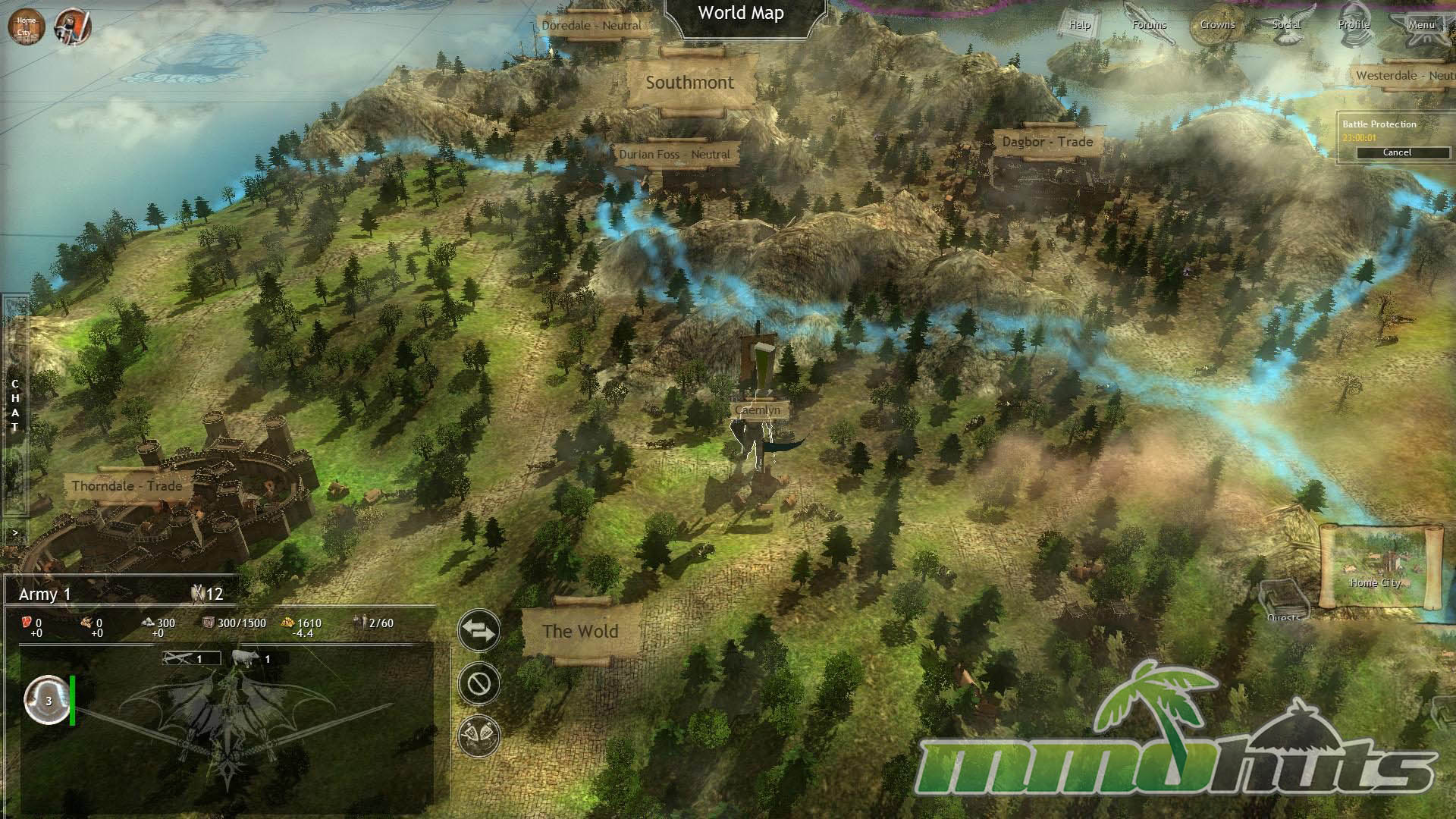Visit the Forums via quill icon
This screenshot has width=1456, height=819.
[x=1149, y=24]
